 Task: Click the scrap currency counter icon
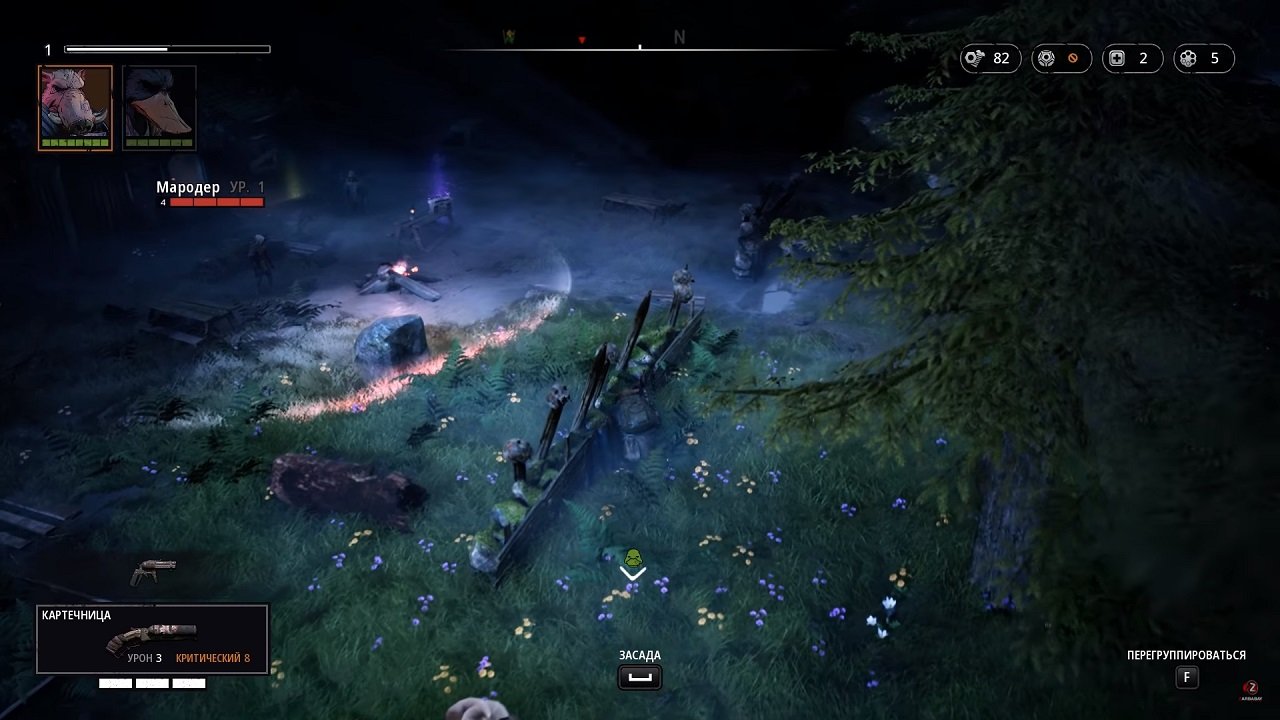977,58
